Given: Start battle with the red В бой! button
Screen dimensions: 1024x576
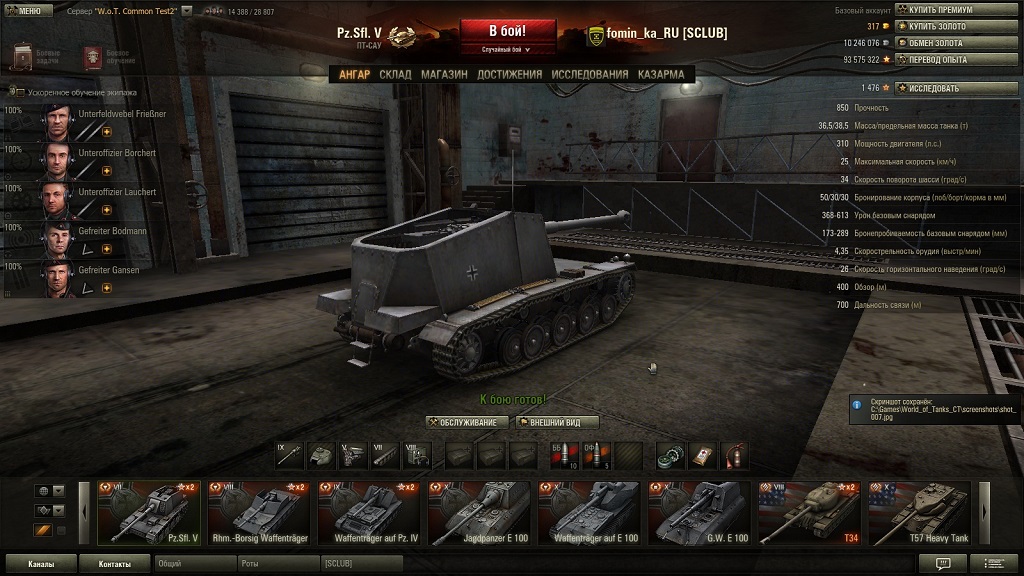Looking at the screenshot, I should [x=507, y=33].
